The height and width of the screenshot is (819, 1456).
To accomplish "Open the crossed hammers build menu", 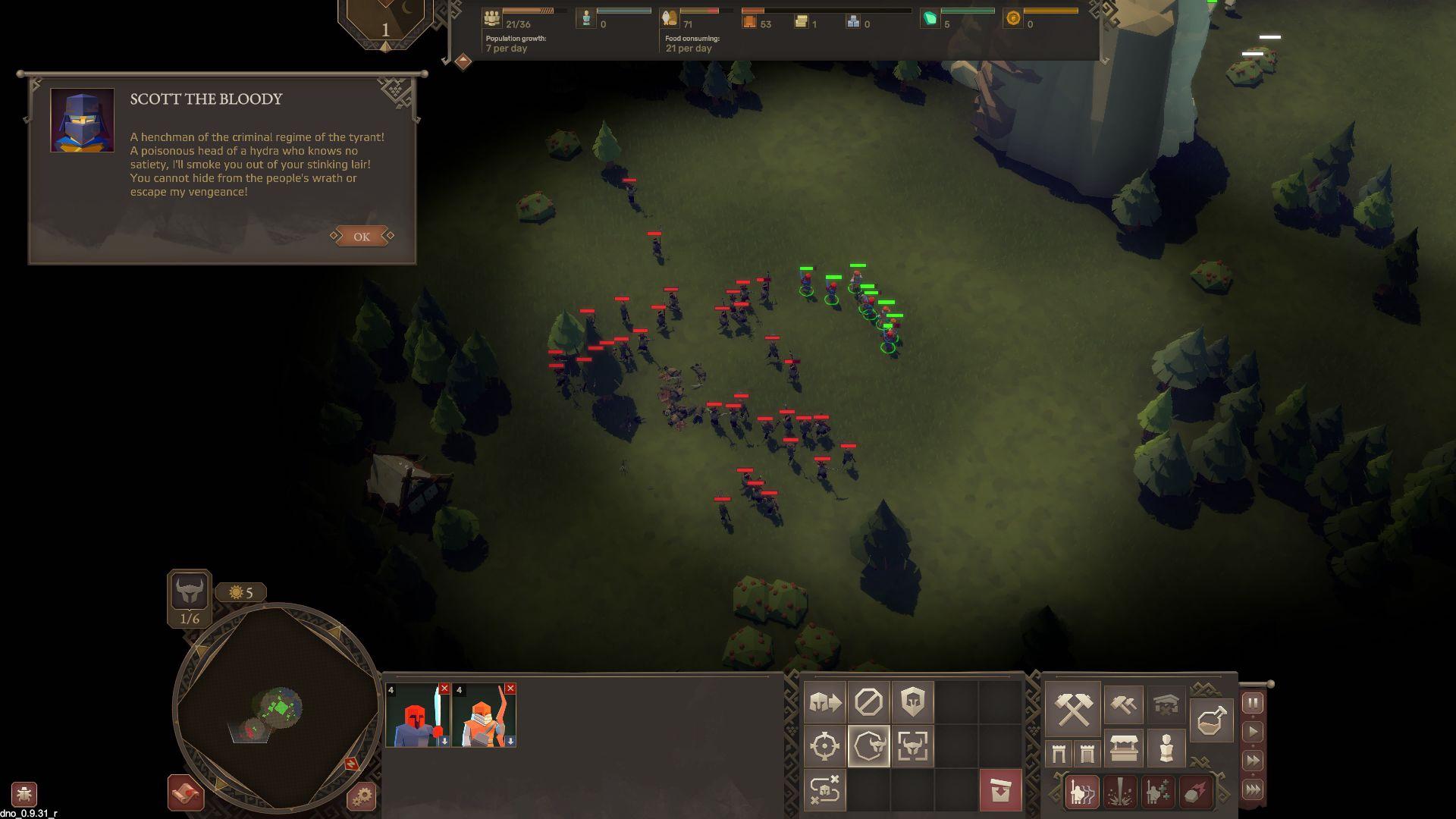I will pos(1073,708).
